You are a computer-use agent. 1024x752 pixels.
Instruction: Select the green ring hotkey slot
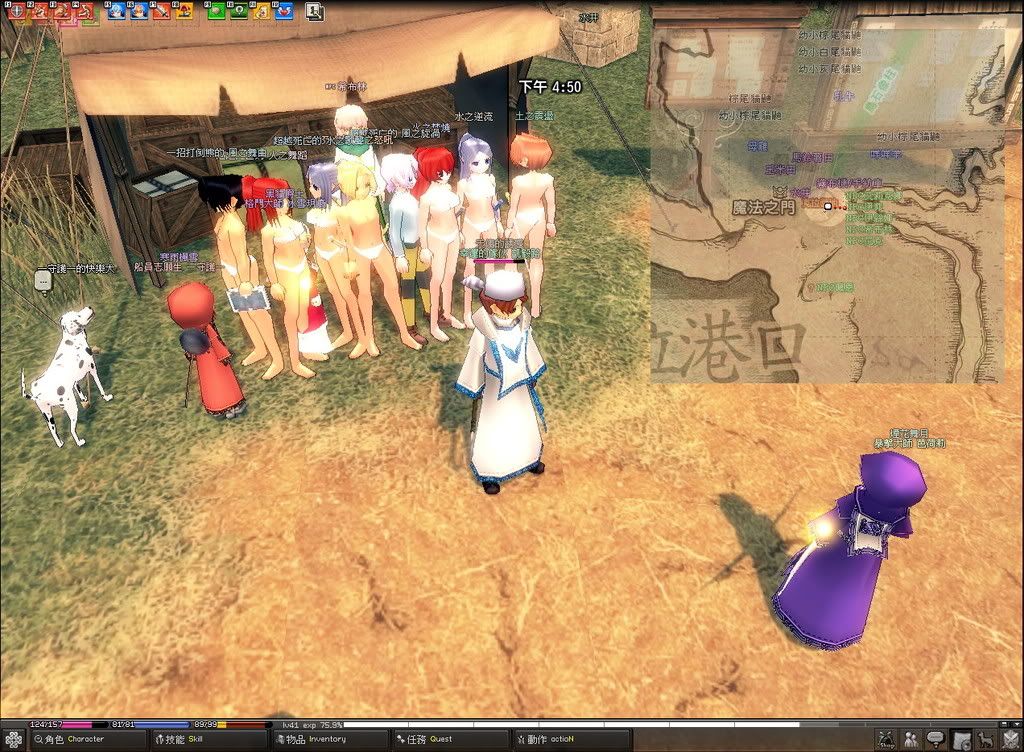240,12
